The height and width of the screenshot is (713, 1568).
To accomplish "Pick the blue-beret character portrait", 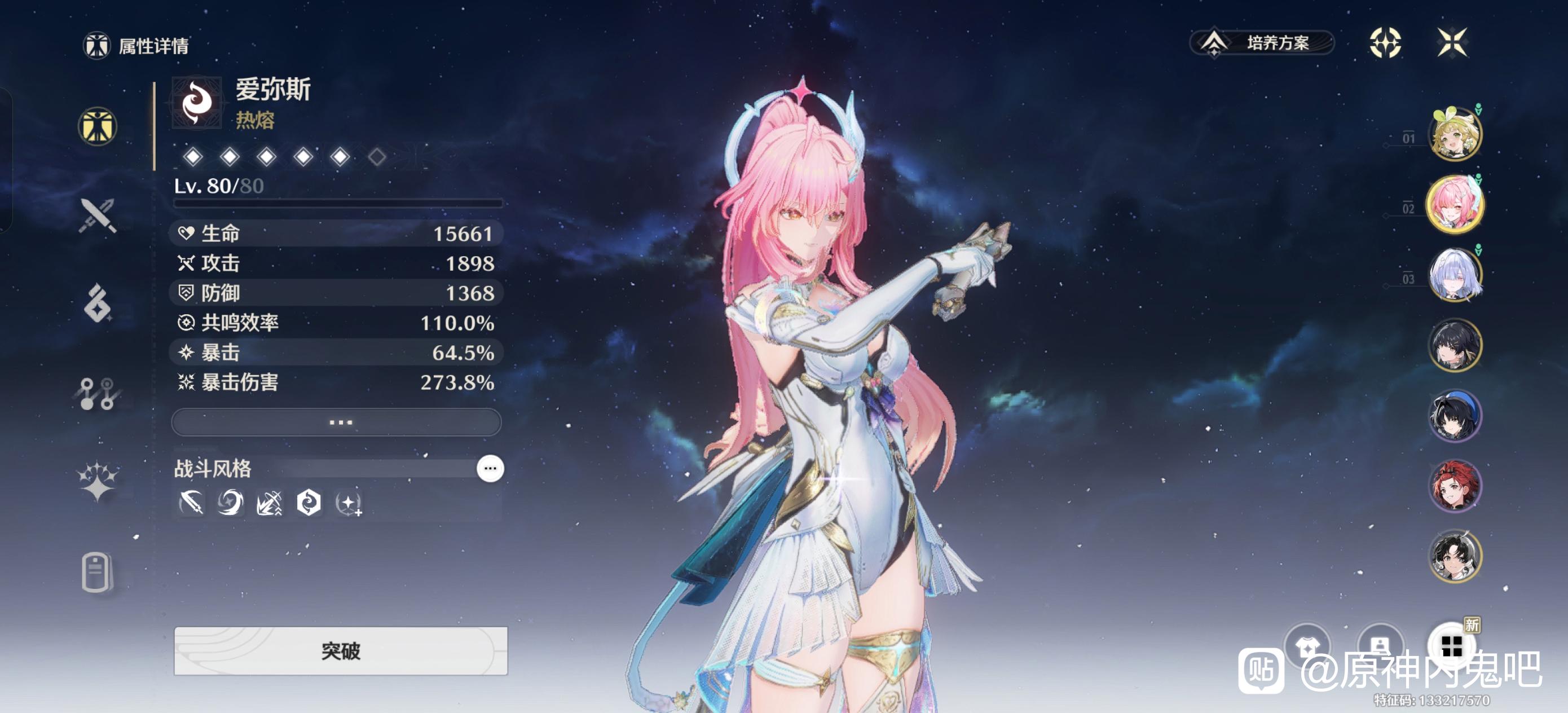I will click(1455, 416).
